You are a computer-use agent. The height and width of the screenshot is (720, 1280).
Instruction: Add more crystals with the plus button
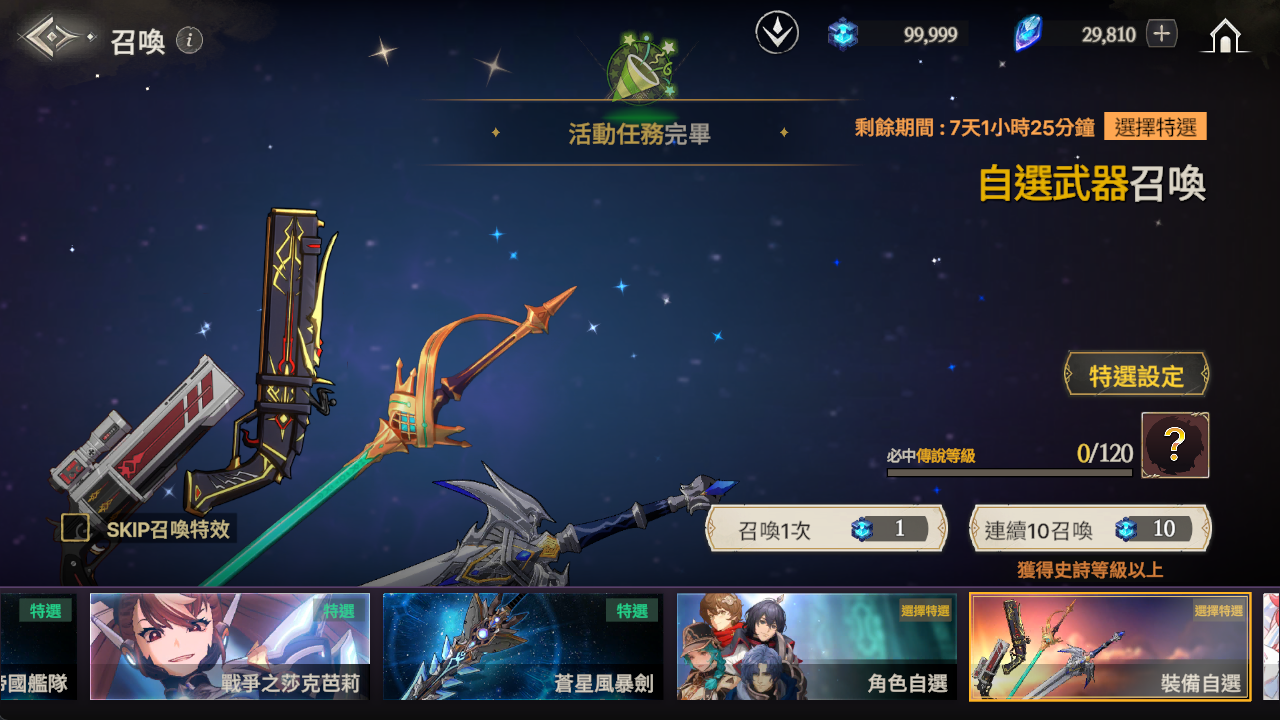(x=1161, y=34)
